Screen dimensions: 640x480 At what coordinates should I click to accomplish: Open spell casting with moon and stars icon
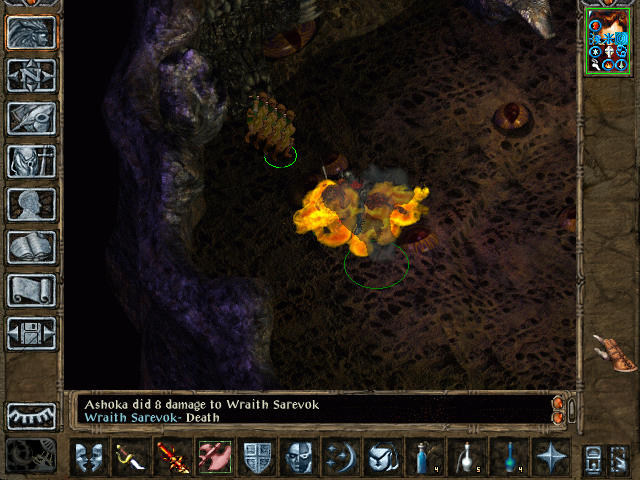[340, 457]
